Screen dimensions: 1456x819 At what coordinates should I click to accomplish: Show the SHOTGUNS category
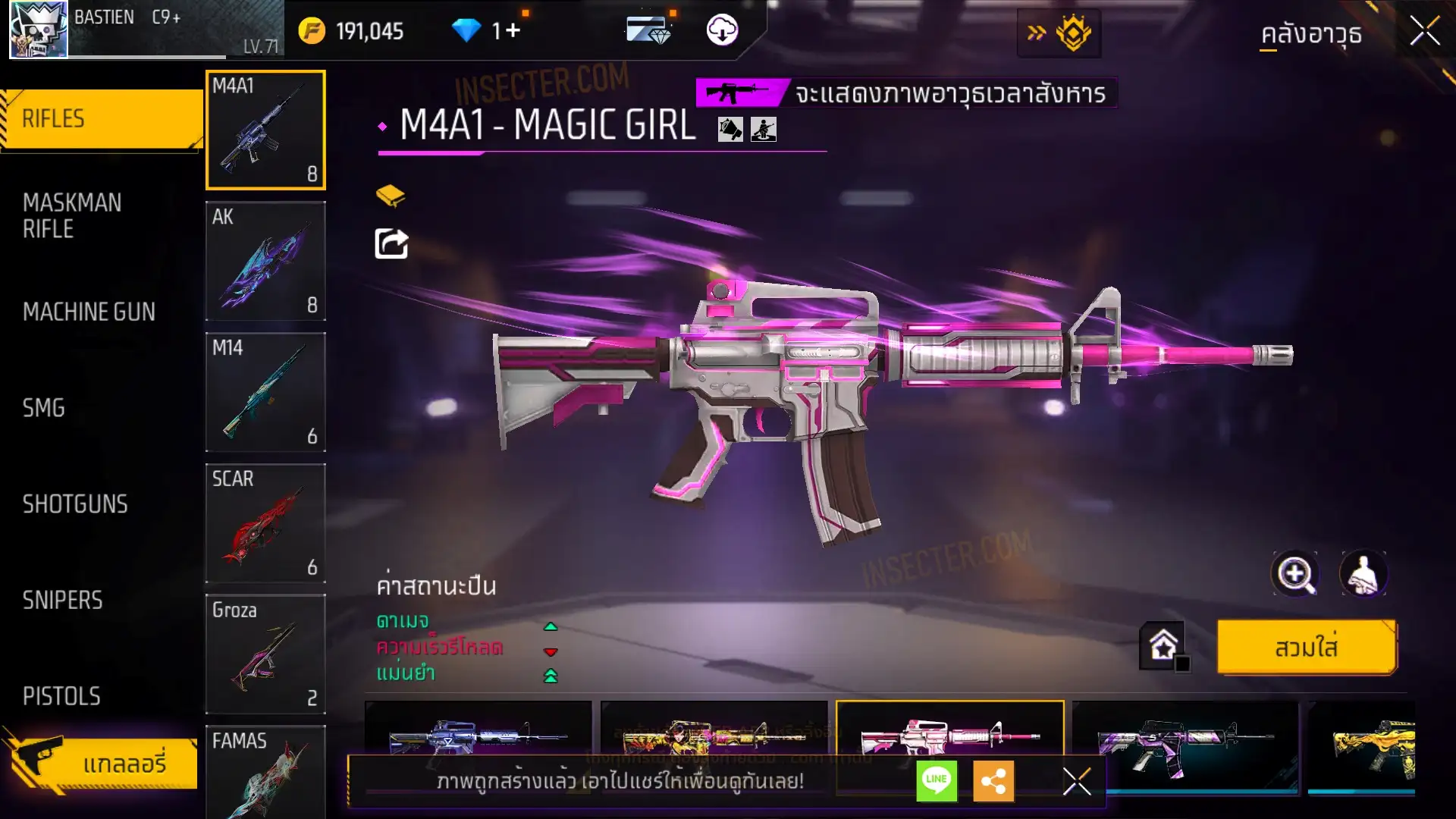pyautogui.click(x=75, y=504)
